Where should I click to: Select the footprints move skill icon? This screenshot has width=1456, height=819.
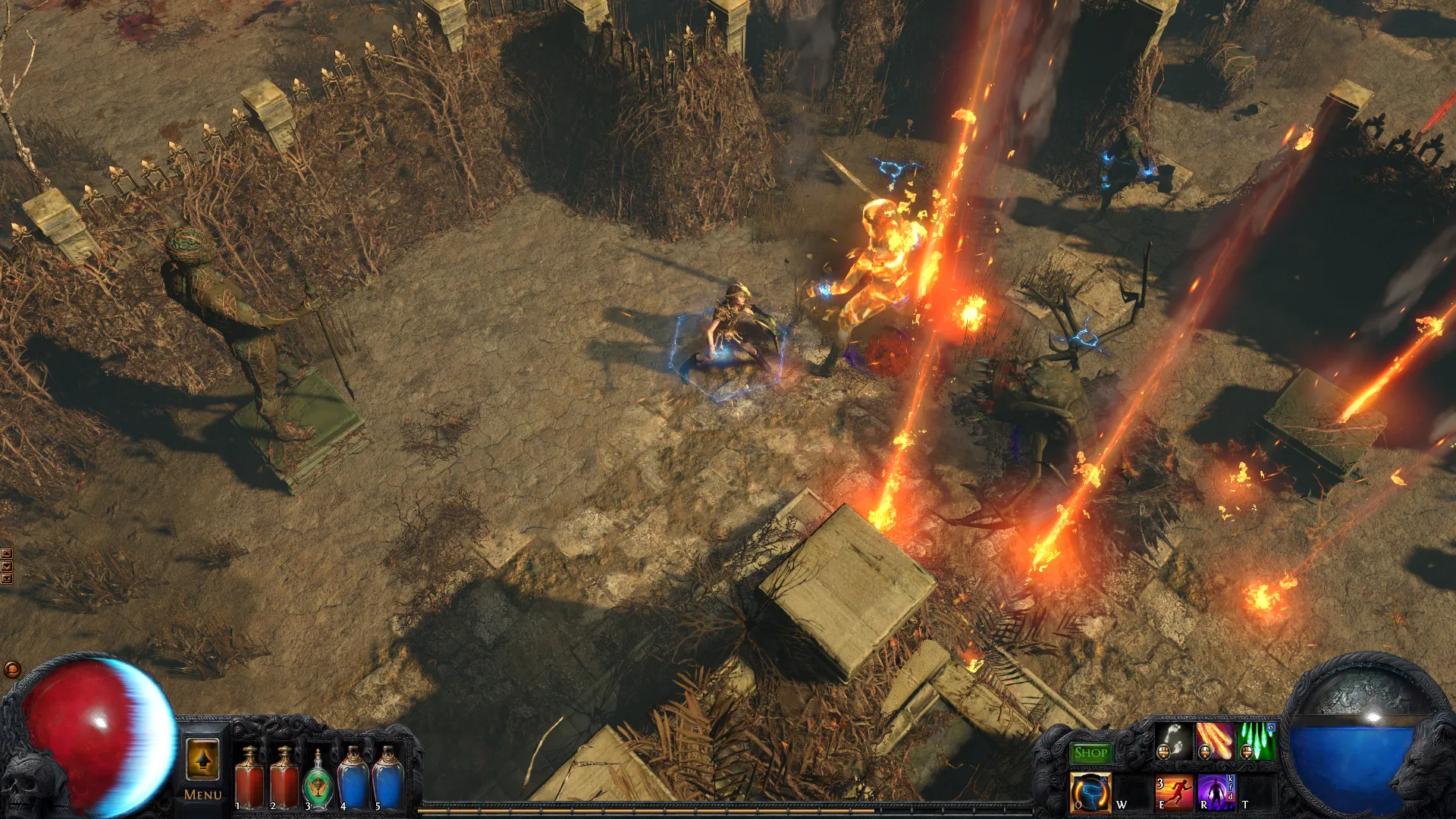click(x=1173, y=741)
